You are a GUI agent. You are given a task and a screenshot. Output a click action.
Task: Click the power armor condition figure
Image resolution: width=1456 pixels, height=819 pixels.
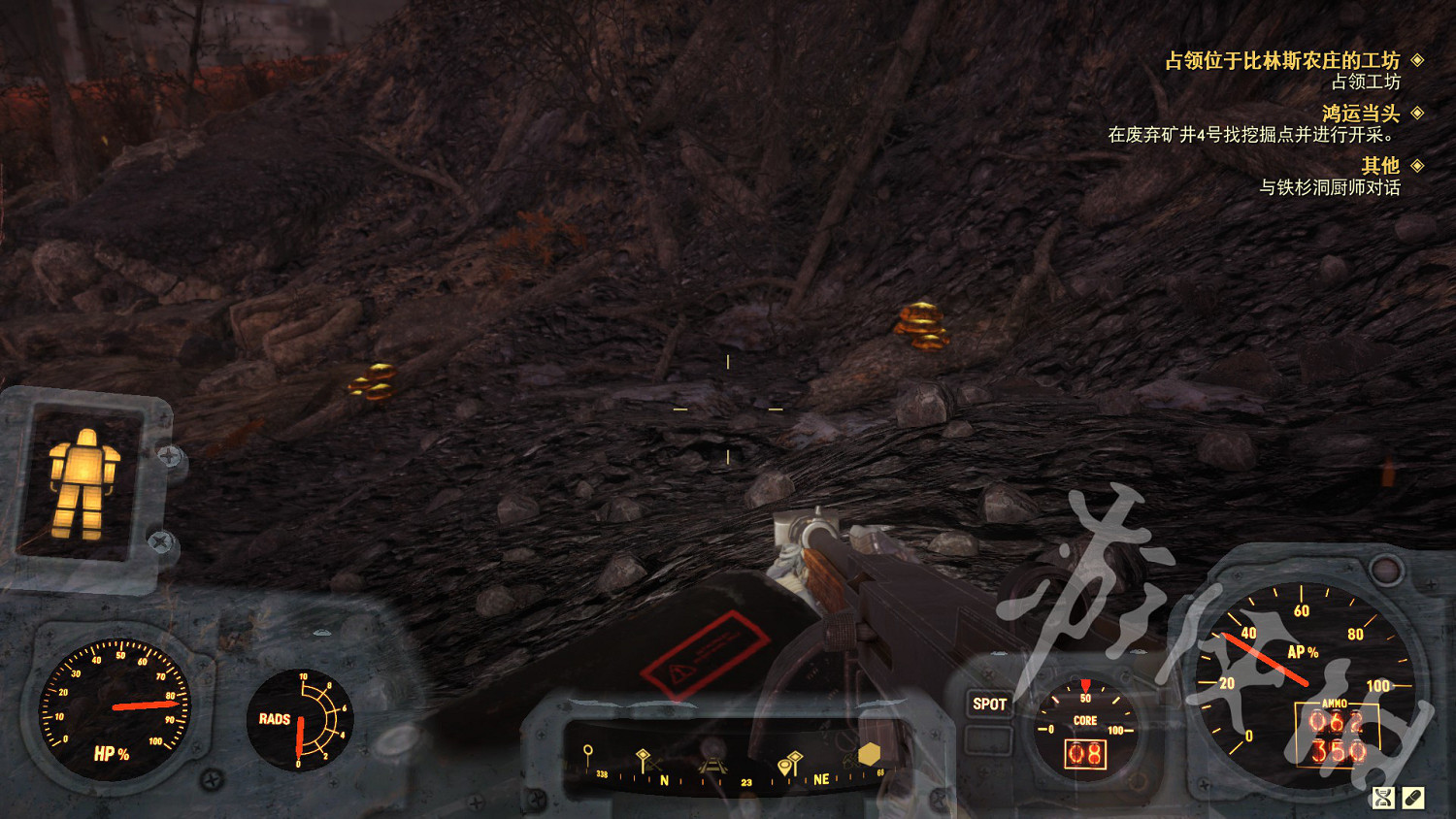point(83,483)
